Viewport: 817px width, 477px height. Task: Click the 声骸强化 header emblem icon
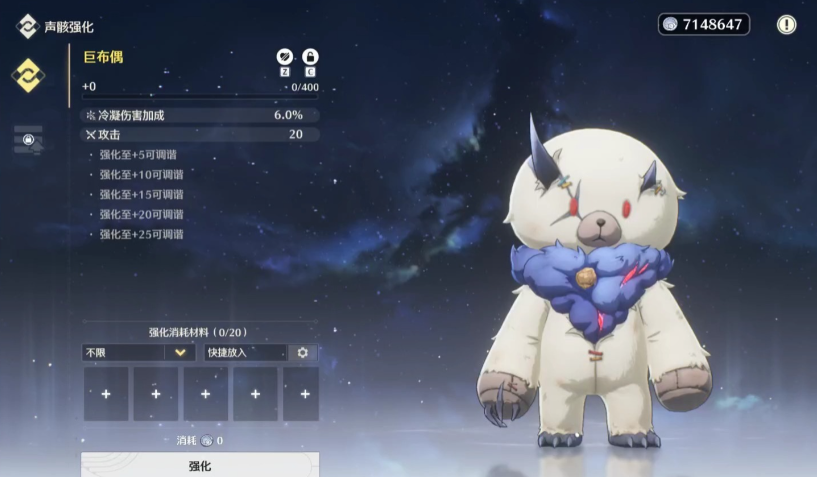pyautogui.click(x=27, y=26)
